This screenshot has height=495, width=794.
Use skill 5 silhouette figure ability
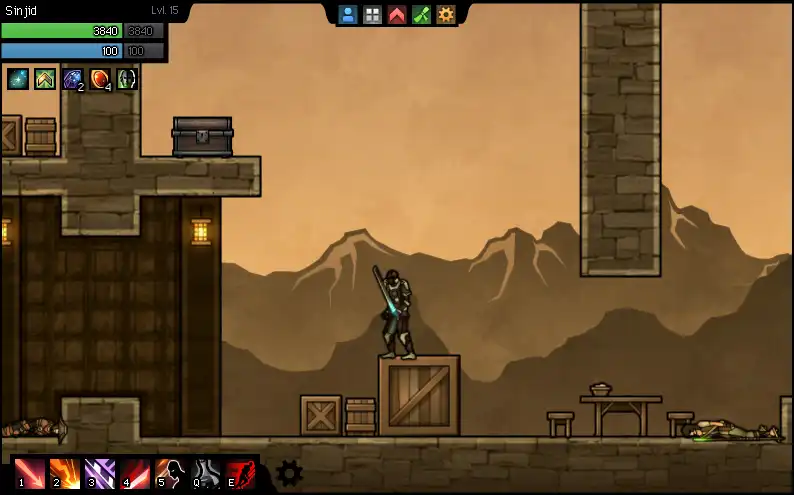tap(170, 472)
